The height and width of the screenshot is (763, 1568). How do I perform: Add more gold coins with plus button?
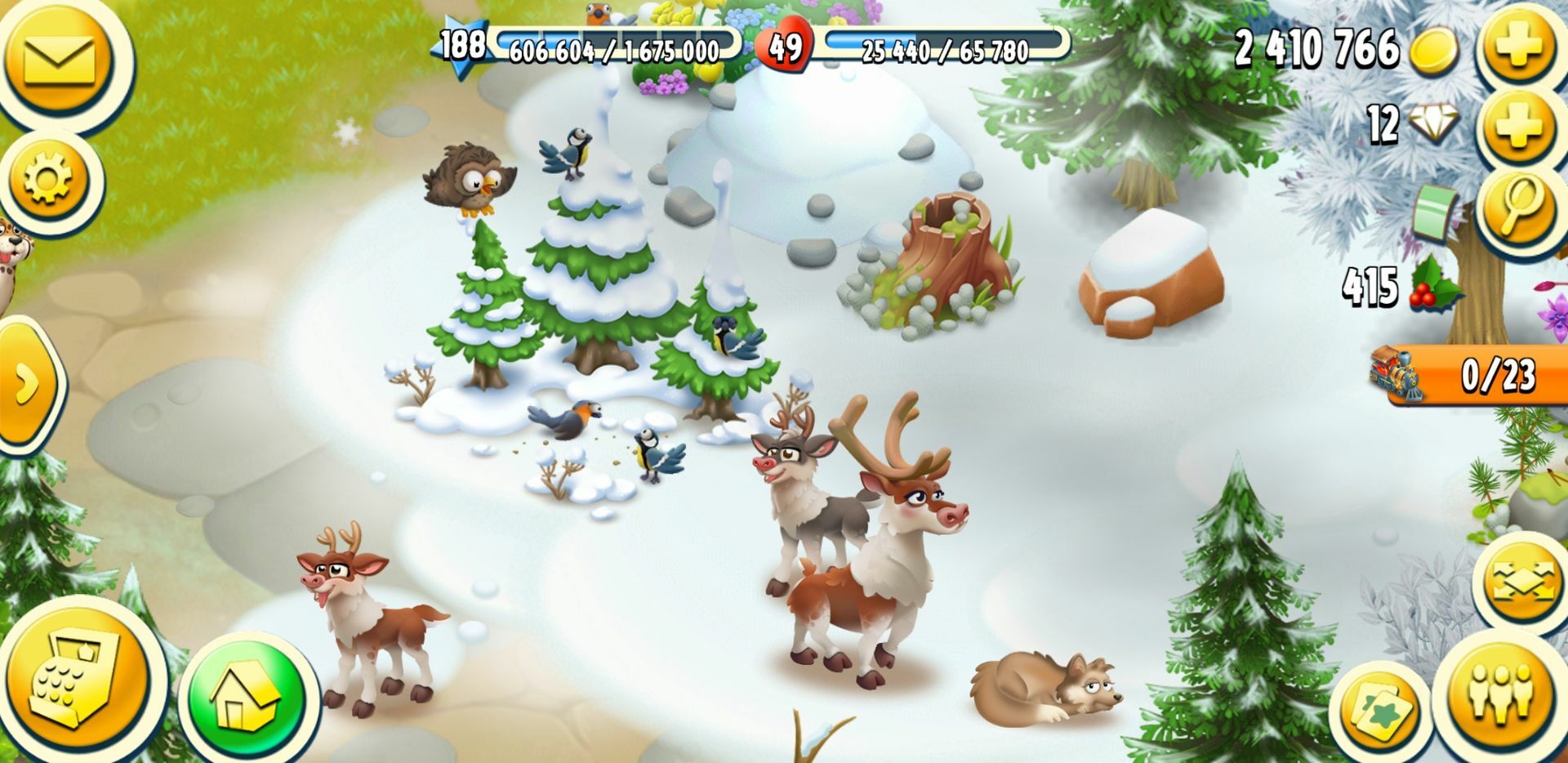pos(1519,47)
